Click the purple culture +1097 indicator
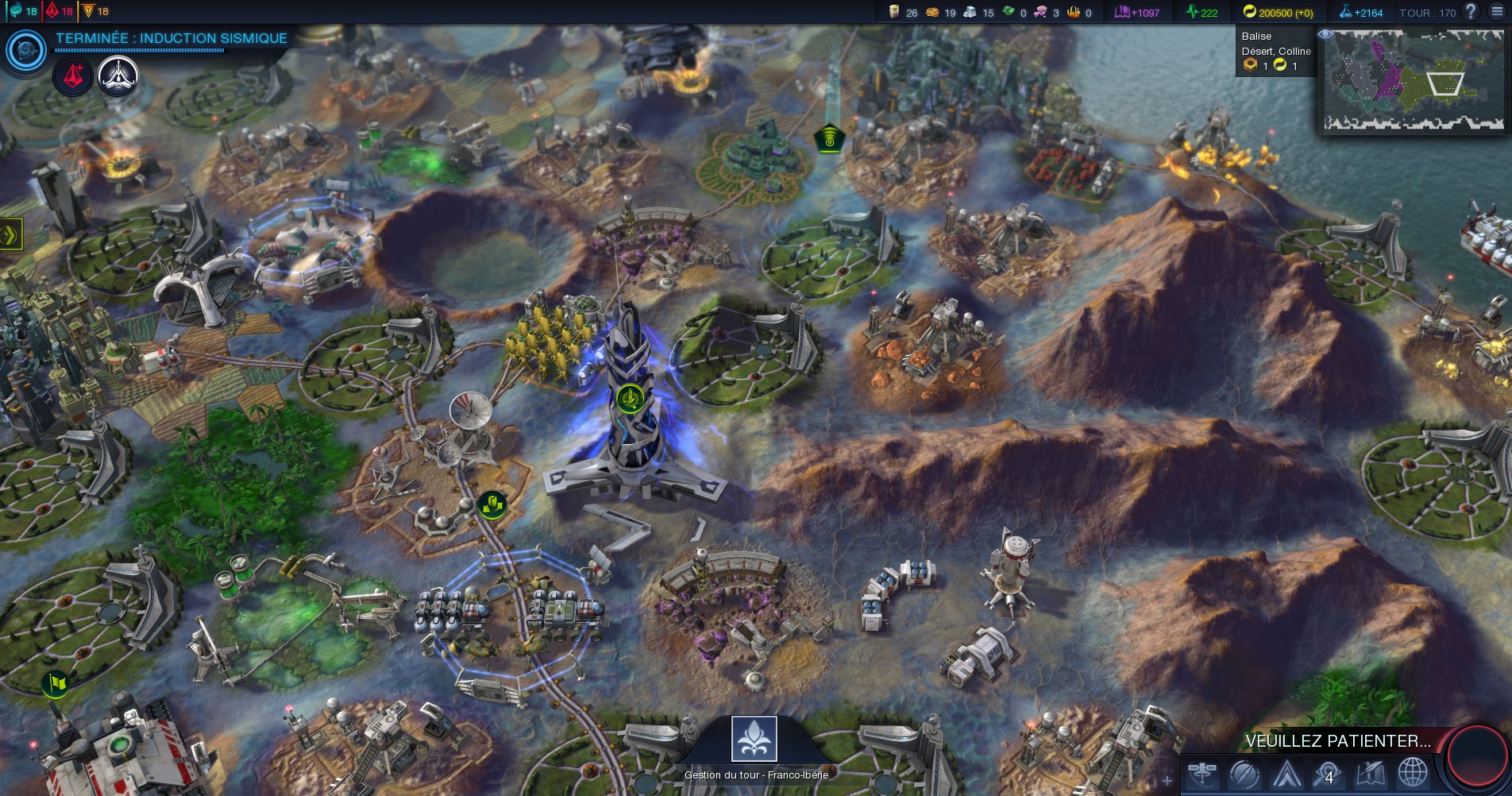The width and height of the screenshot is (1512, 796). pyautogui.click(x=1137, y=12)
